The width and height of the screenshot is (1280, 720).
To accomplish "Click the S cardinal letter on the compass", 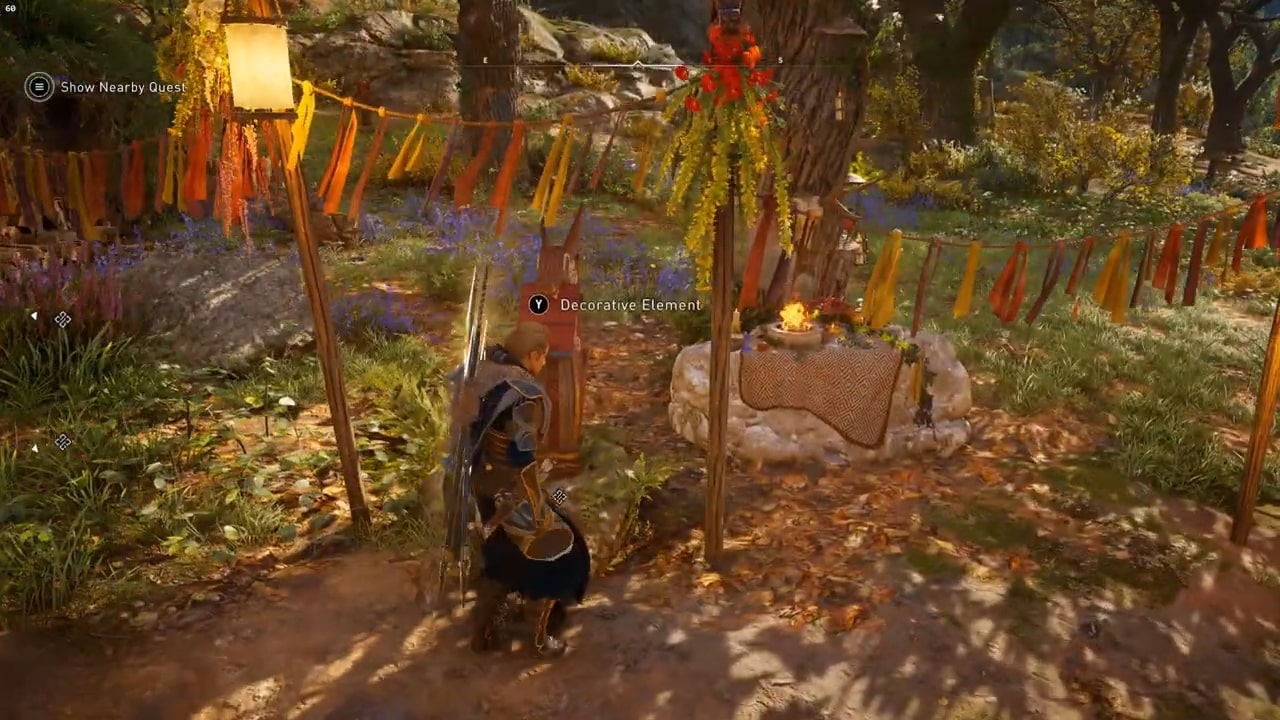I will (x=781, y=60).
